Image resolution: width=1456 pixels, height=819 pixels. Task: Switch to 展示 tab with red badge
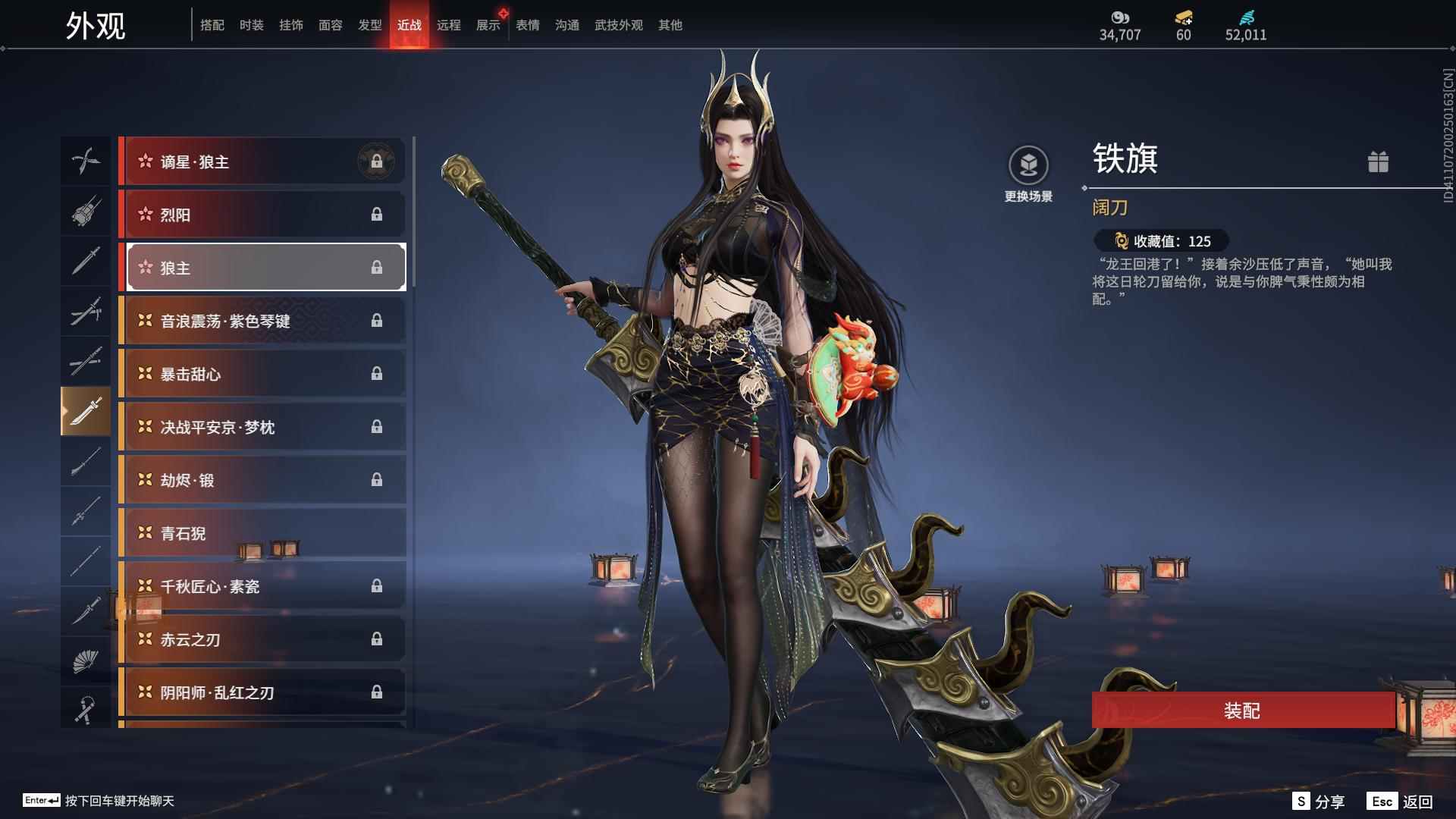click(488, 24)
